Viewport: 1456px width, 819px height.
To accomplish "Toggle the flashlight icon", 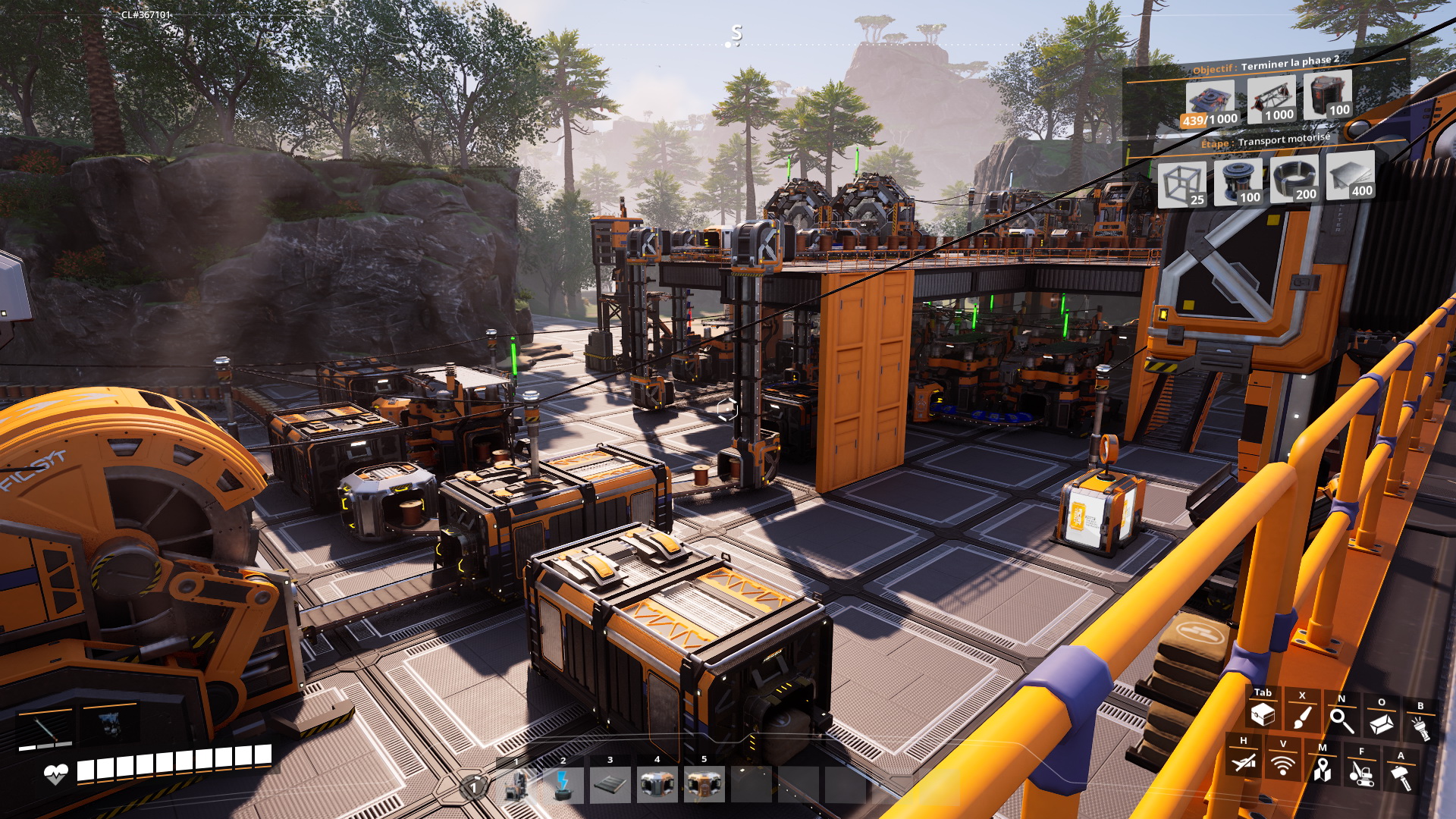I will (x=1420, y=728).
